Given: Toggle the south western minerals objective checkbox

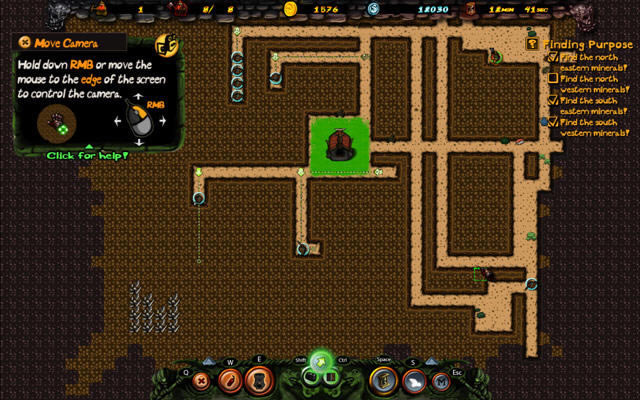Looking at the screenshot, I should 553,122.
